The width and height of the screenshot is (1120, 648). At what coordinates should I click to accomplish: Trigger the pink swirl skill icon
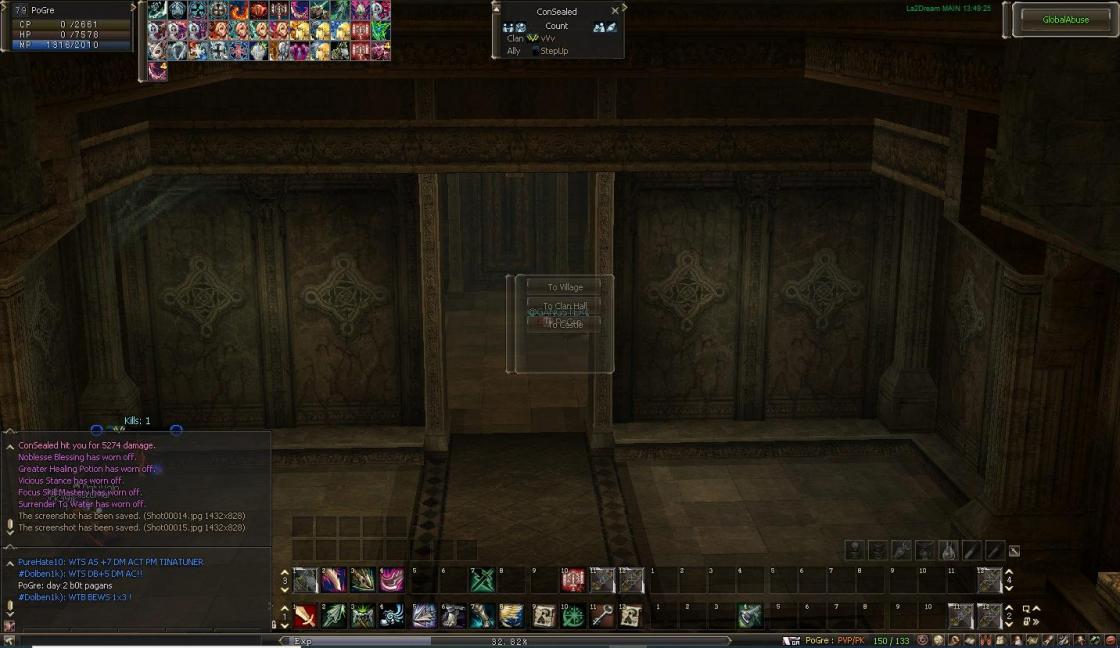click(x=391, y=580)
